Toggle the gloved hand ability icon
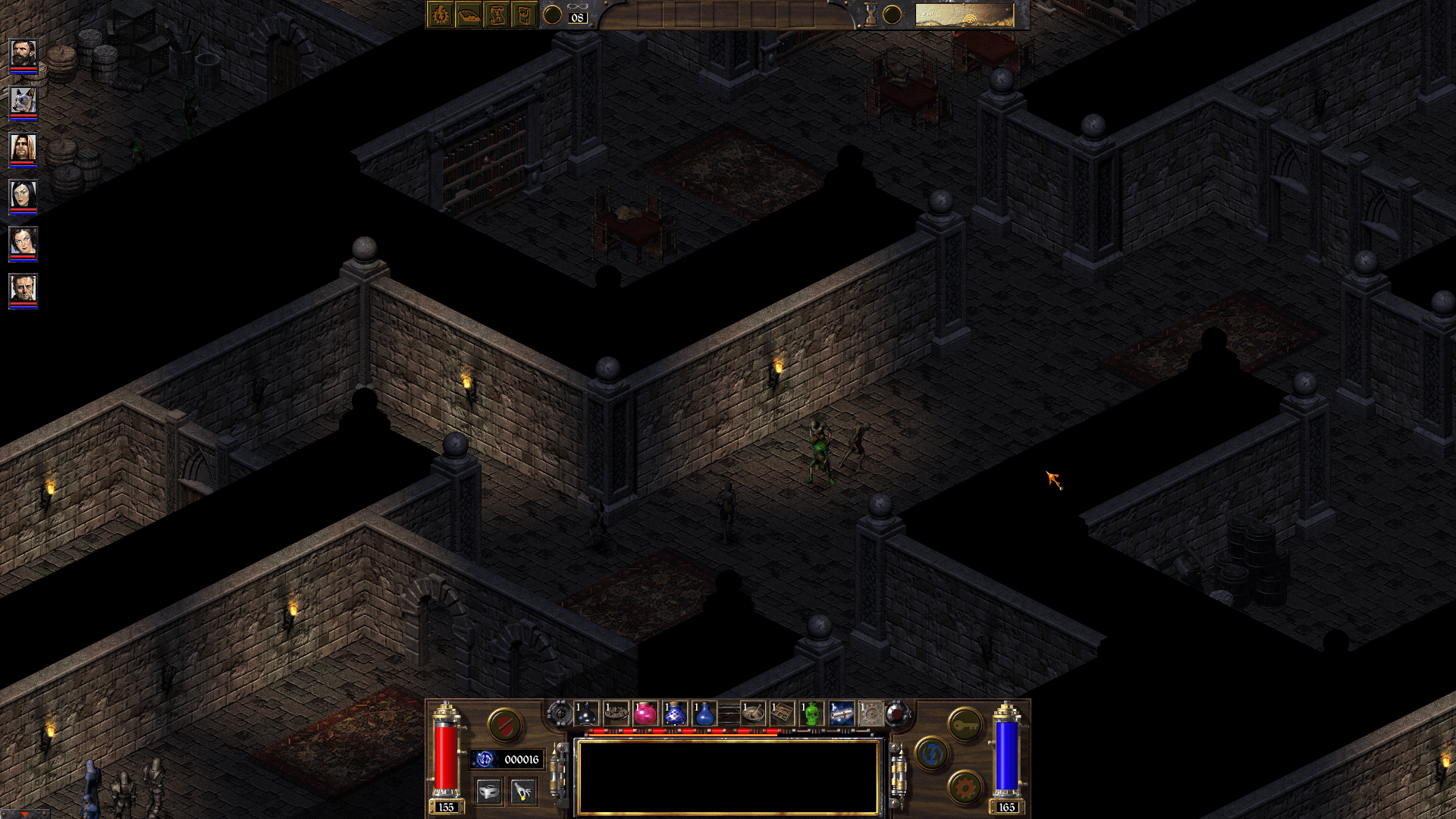This screenshot has height=819, width=1456. [x=523, y=790]
